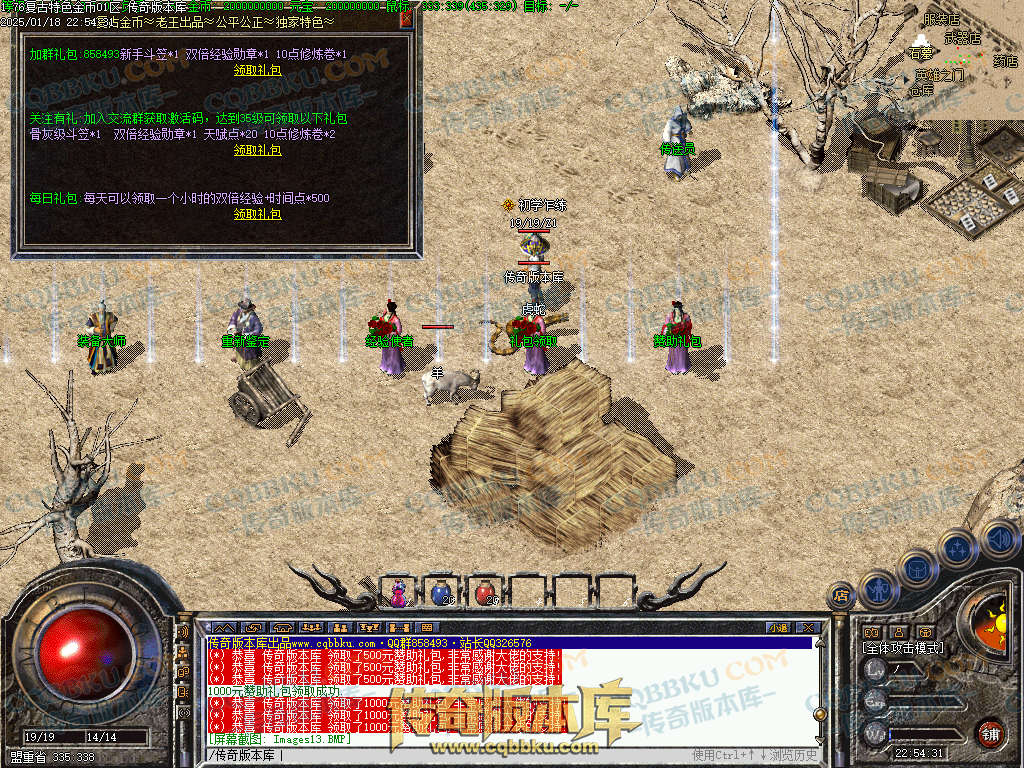Viewport: 1024px width, 768px height.
Task: Focus the chat input field
Action: pos(450,755)
